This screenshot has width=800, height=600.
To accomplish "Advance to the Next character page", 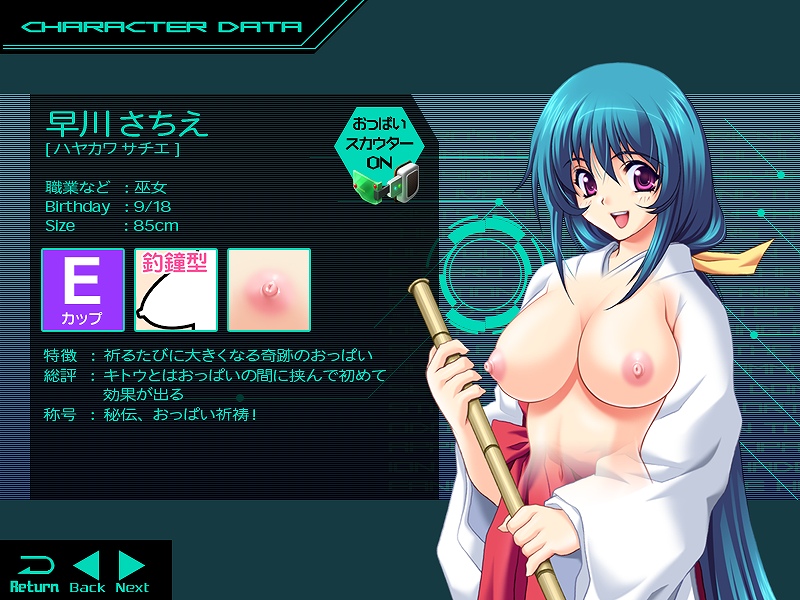I will 132,572.
